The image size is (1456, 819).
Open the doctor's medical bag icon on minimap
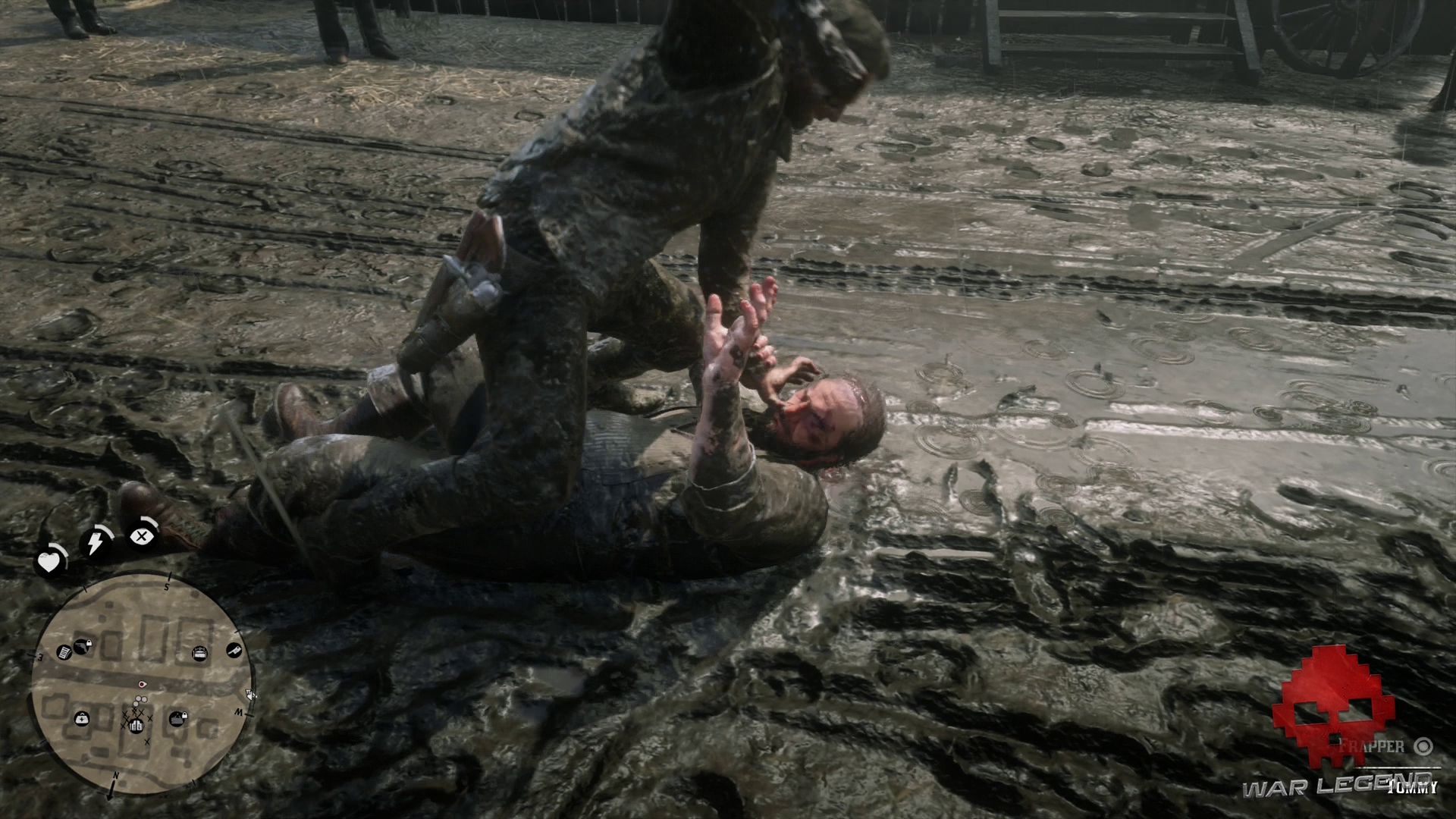pos(81,719)
